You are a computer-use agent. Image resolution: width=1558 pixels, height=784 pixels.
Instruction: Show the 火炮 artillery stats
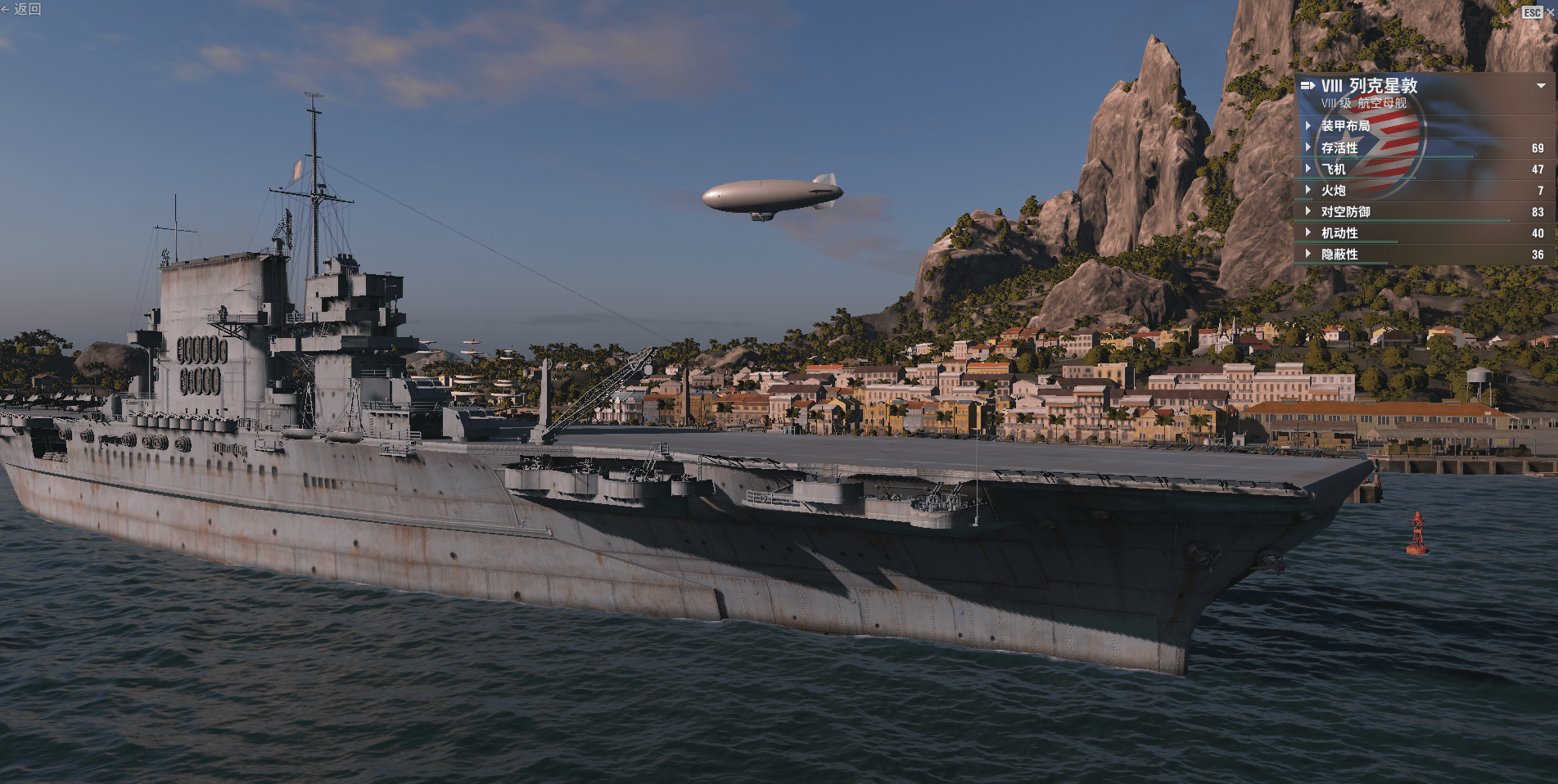click(x=1333, y=191)
